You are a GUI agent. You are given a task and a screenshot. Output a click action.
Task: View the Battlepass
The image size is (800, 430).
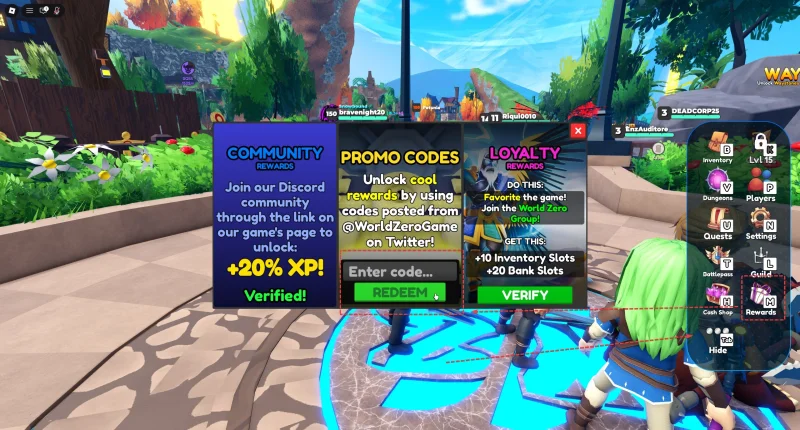(718, 260)
